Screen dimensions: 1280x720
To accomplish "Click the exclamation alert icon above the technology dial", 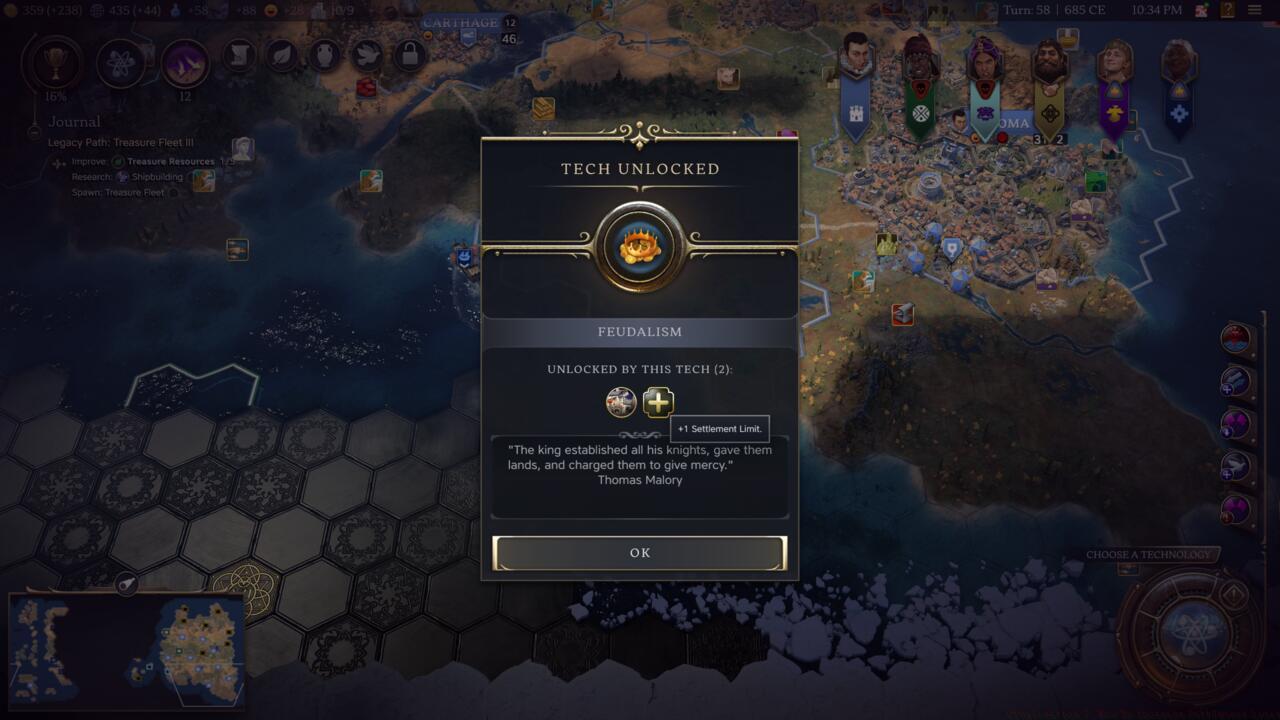I will tap(1234, 592).
